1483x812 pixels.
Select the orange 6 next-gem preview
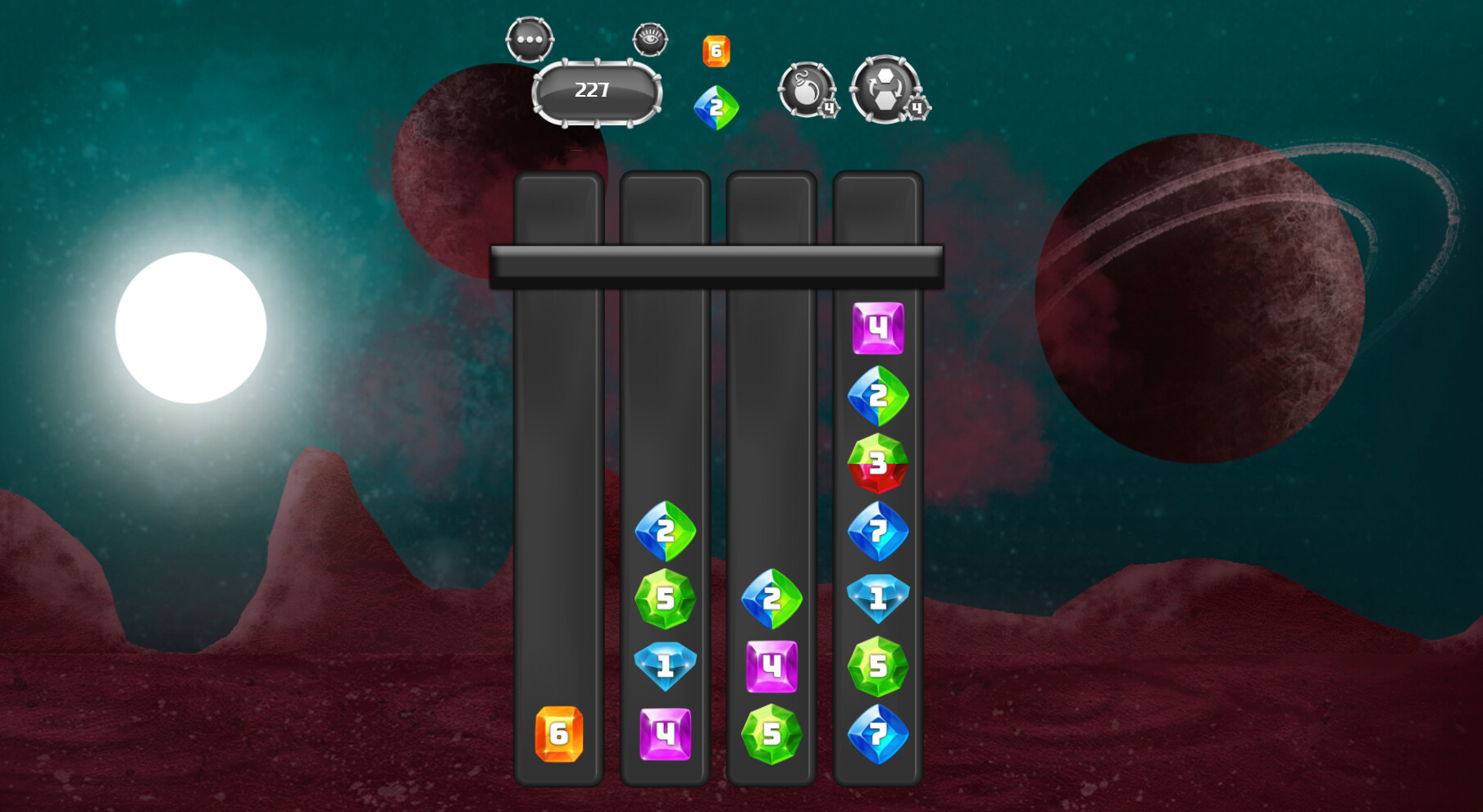(716, 49)
